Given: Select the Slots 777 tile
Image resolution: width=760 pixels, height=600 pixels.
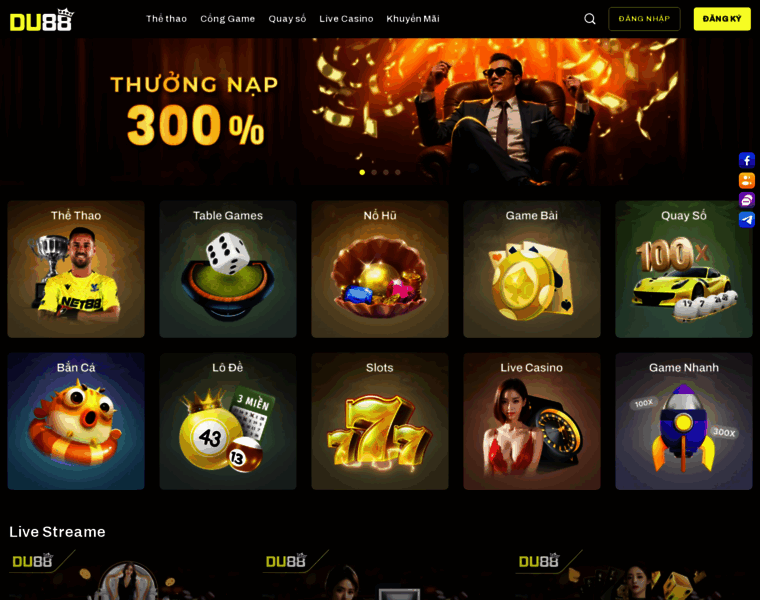Looking at the screenshot, I should pos(380,421).
